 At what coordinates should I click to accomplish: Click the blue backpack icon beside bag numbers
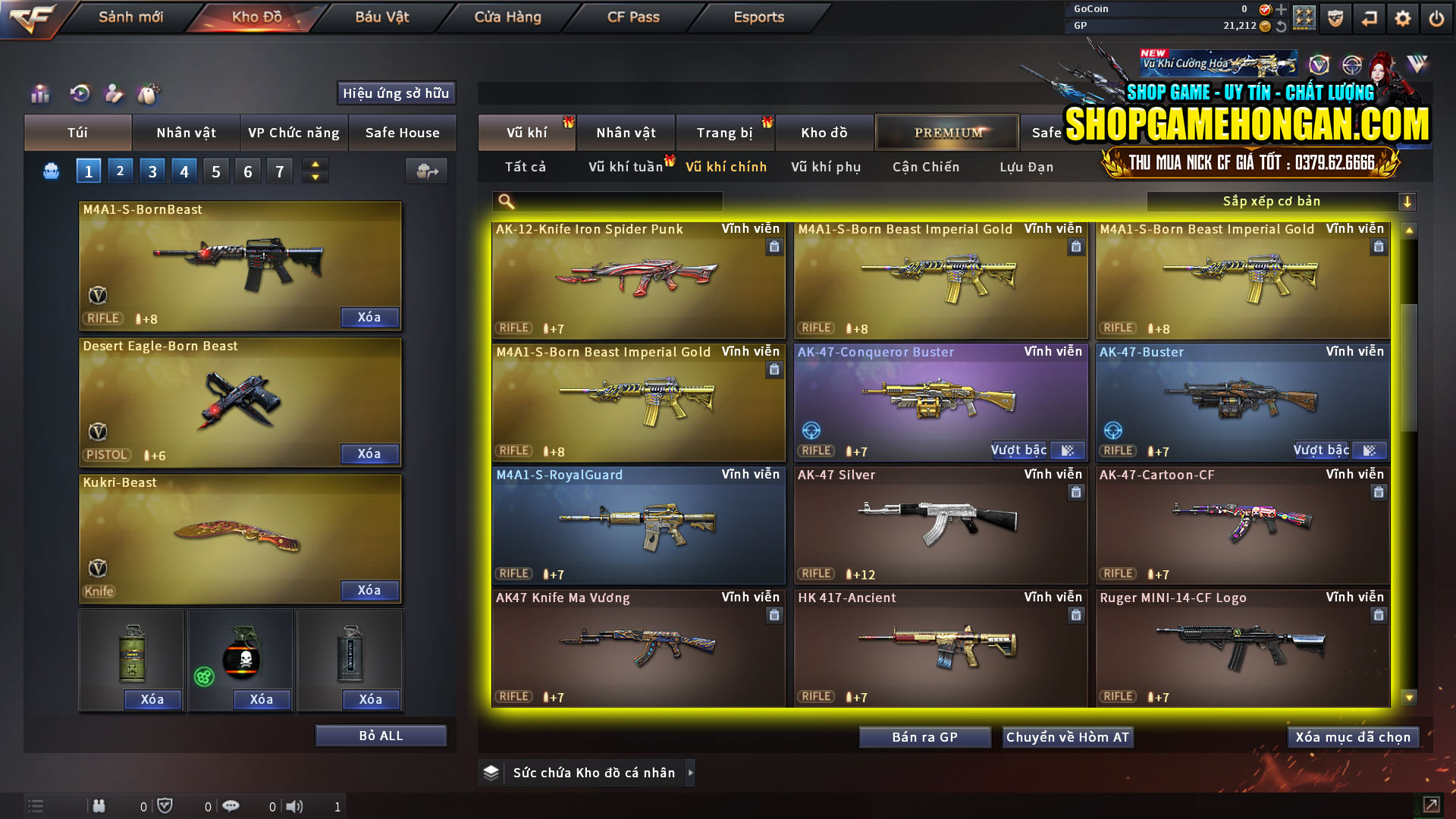pyautogui.click(x=50, y=171)
